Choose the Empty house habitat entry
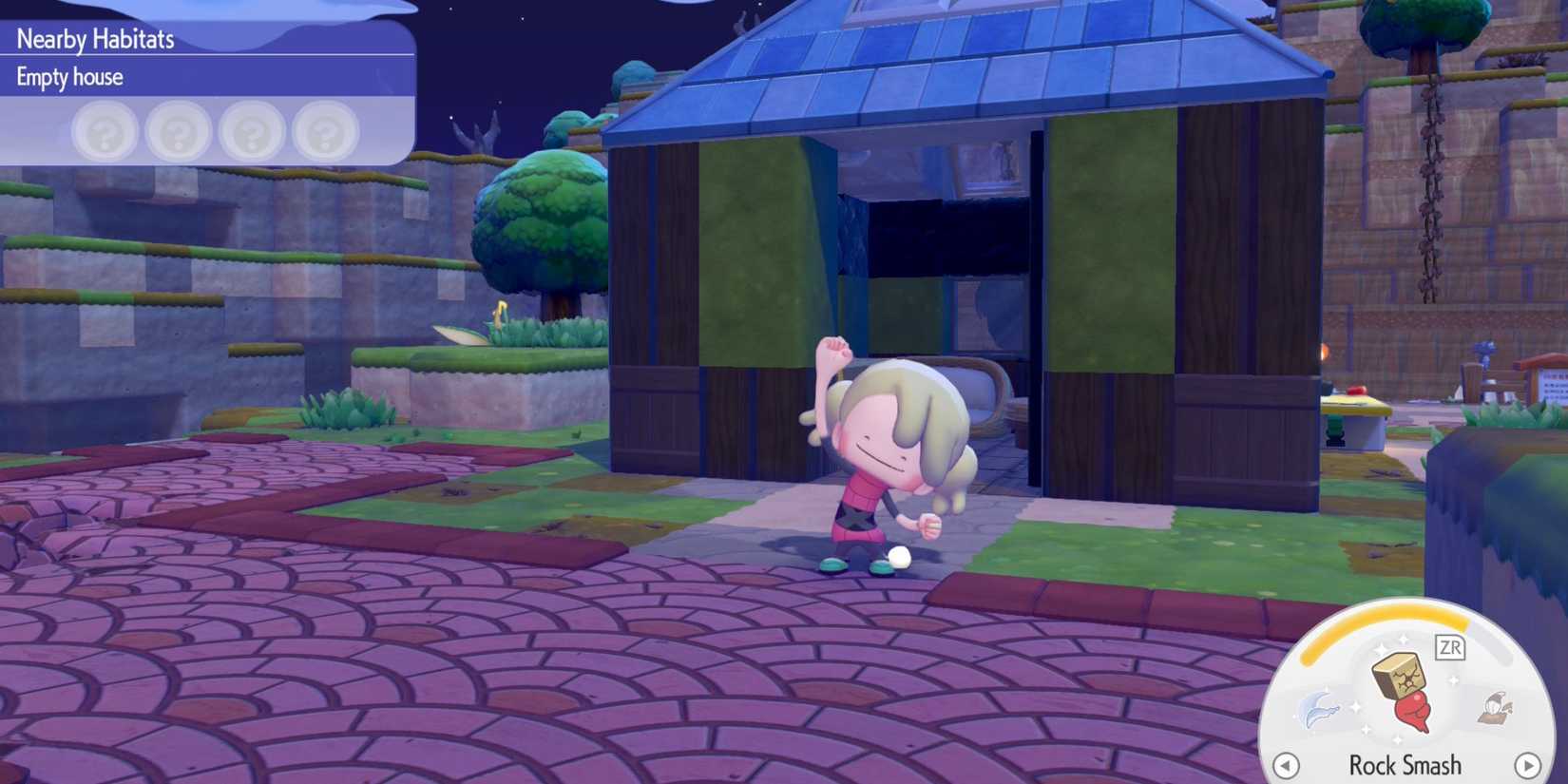 [x=67, y=77]
